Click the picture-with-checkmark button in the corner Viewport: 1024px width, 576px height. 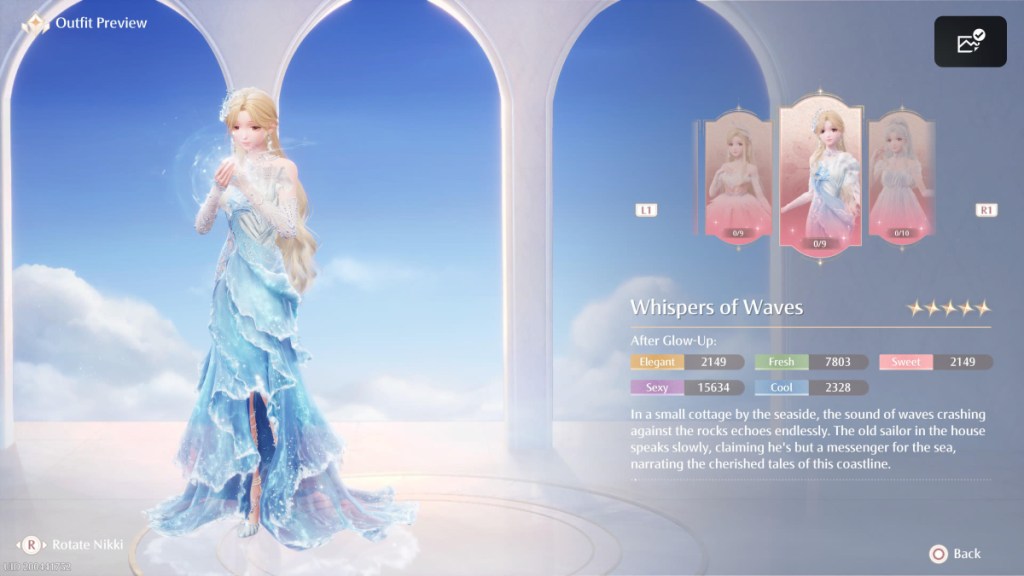pos(970,42)
